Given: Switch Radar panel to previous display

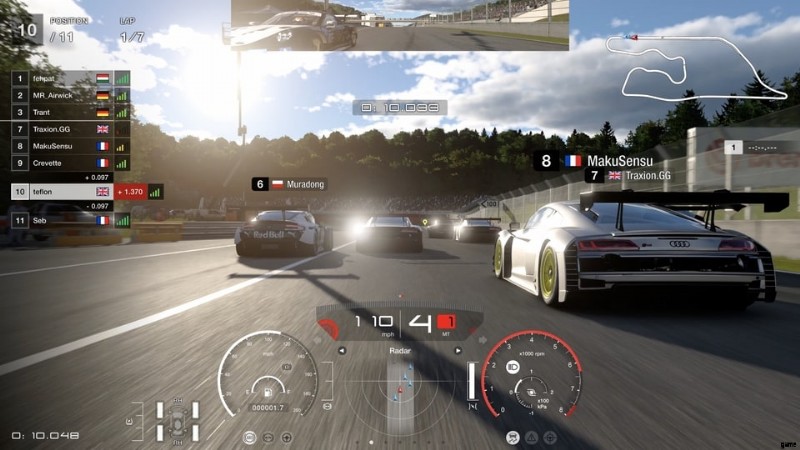Looking at the screenshot, I should (342, 351).
